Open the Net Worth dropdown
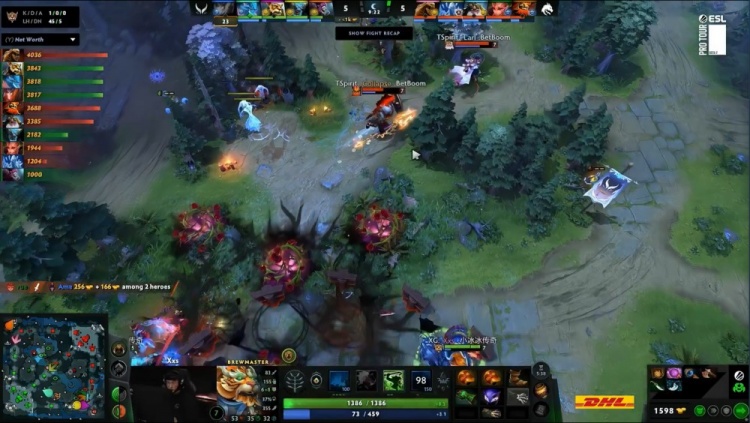Screen dimensions: 750x423 point(40,40)
